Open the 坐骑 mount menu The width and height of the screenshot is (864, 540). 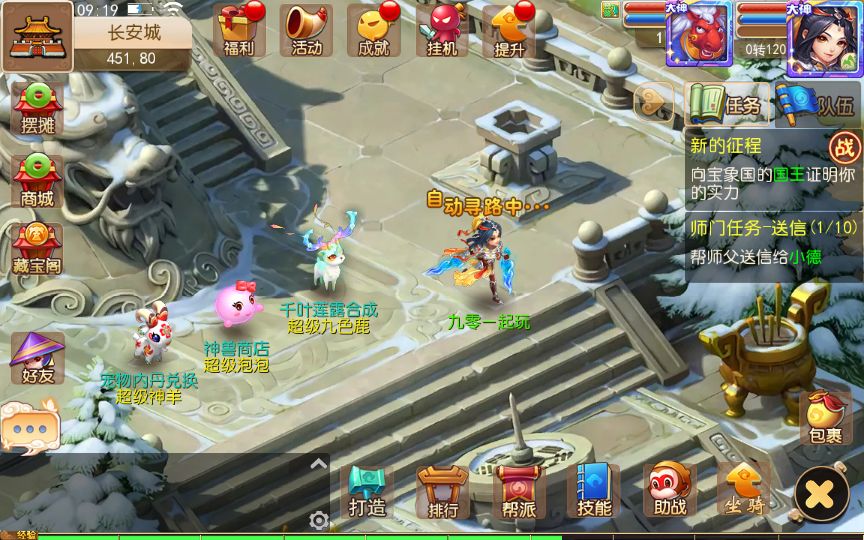745,492
